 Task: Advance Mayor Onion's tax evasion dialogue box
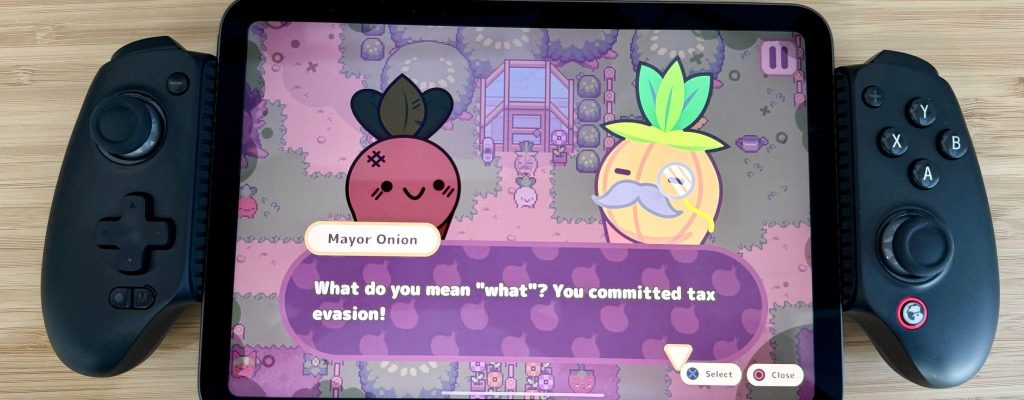(520, 300)
